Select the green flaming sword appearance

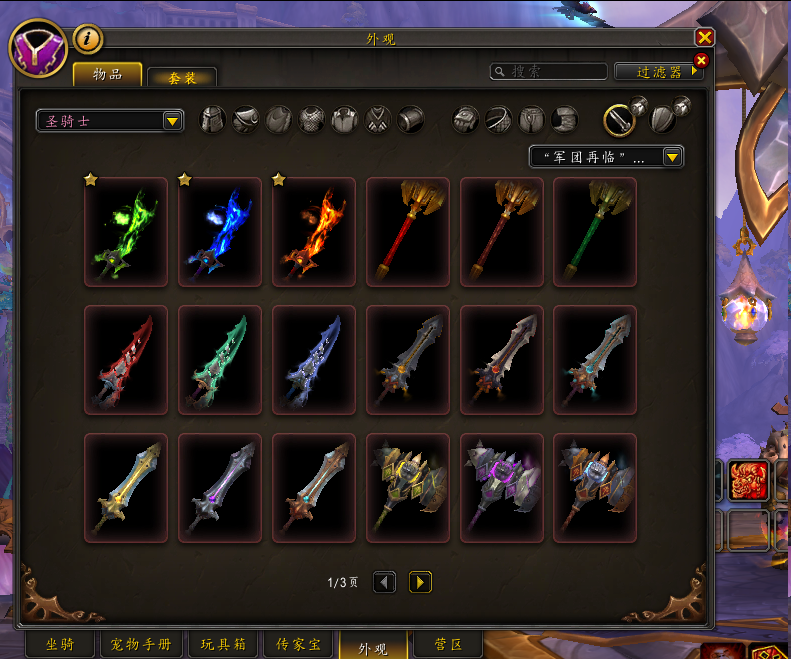[126, 232]
